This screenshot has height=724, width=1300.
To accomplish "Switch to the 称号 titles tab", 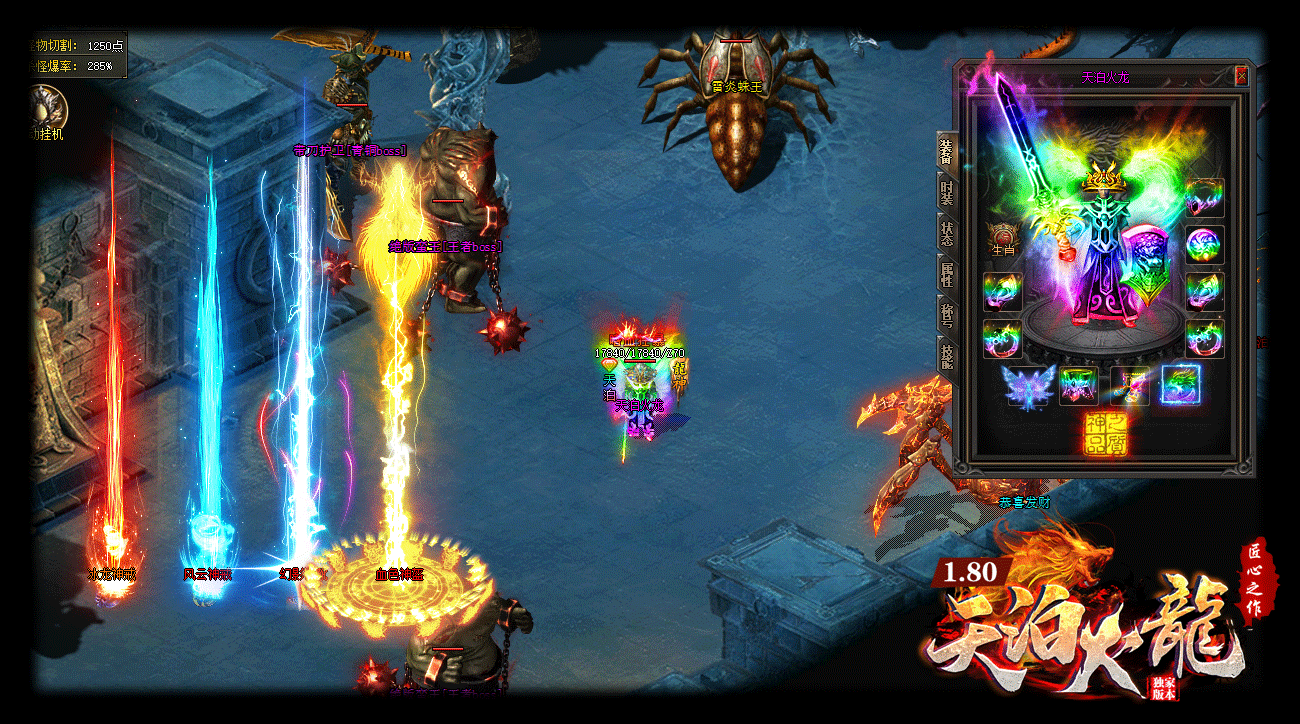I will (x=946, y=313).
